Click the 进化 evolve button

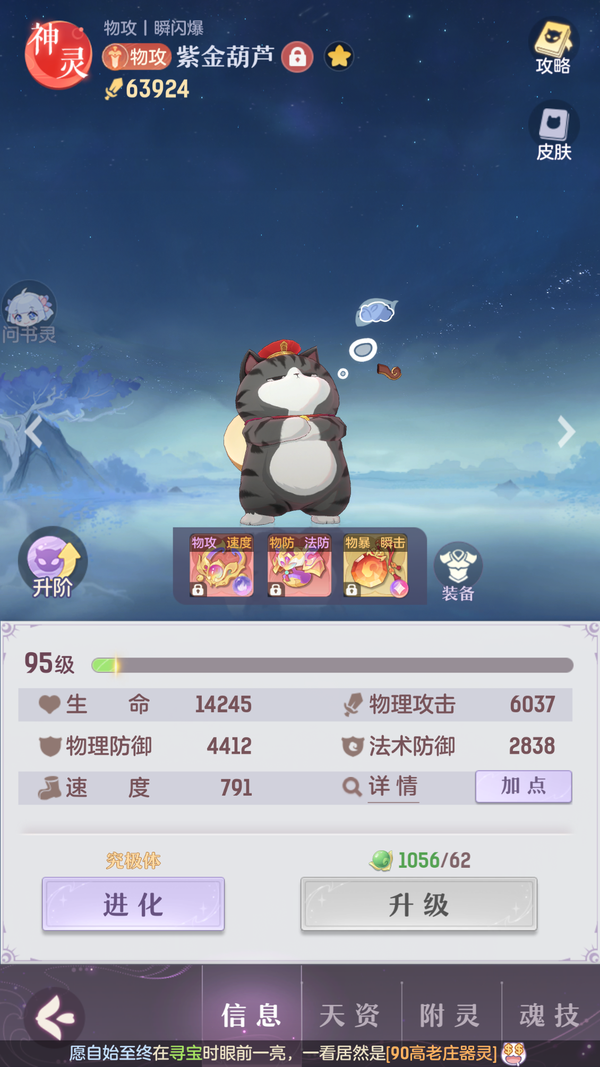coord(133,904)
